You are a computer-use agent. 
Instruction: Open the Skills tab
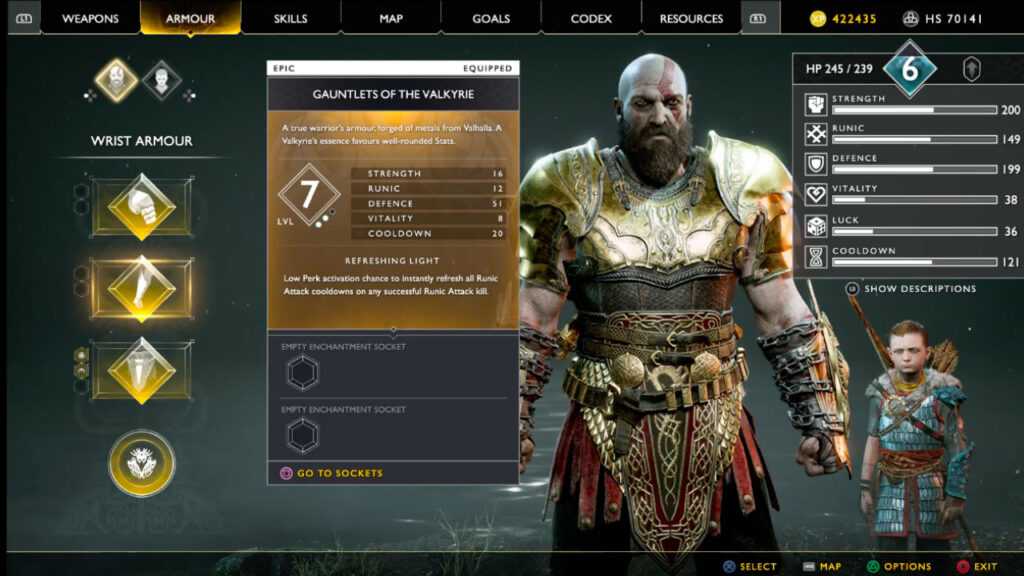coord(290,18)
